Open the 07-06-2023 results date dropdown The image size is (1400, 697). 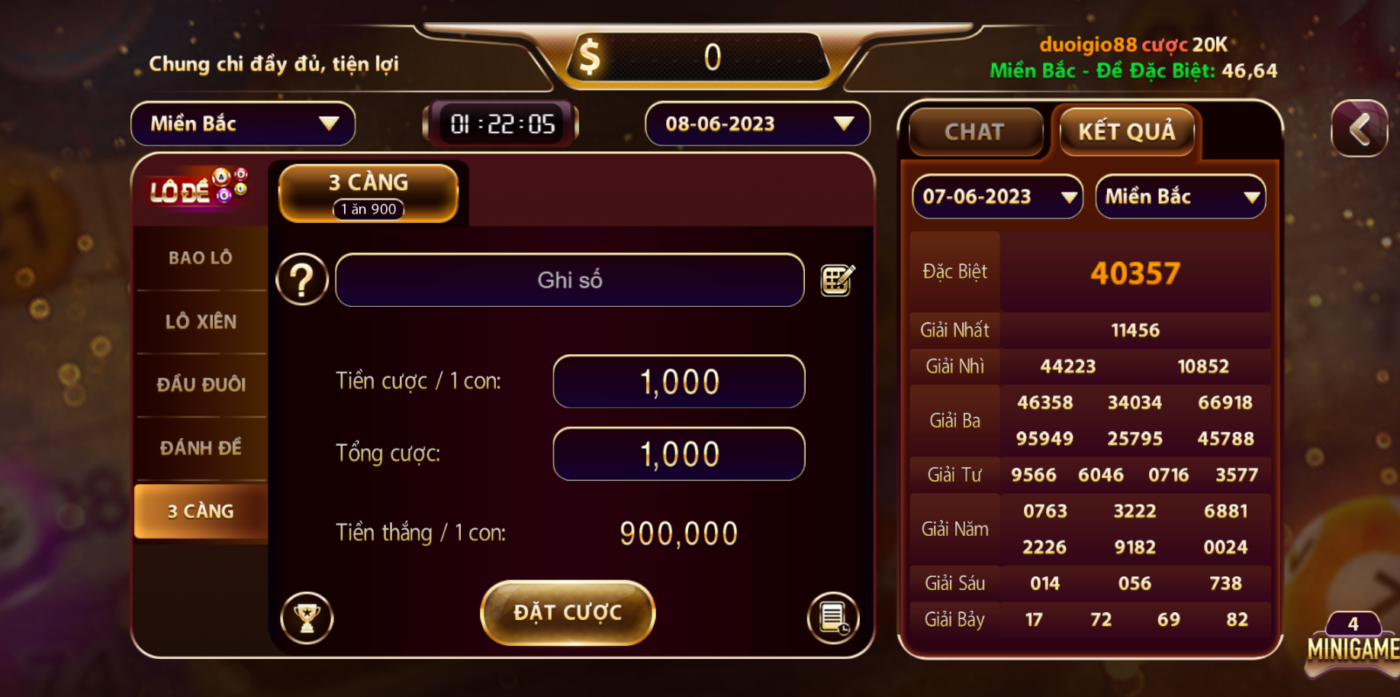point(996,197)
